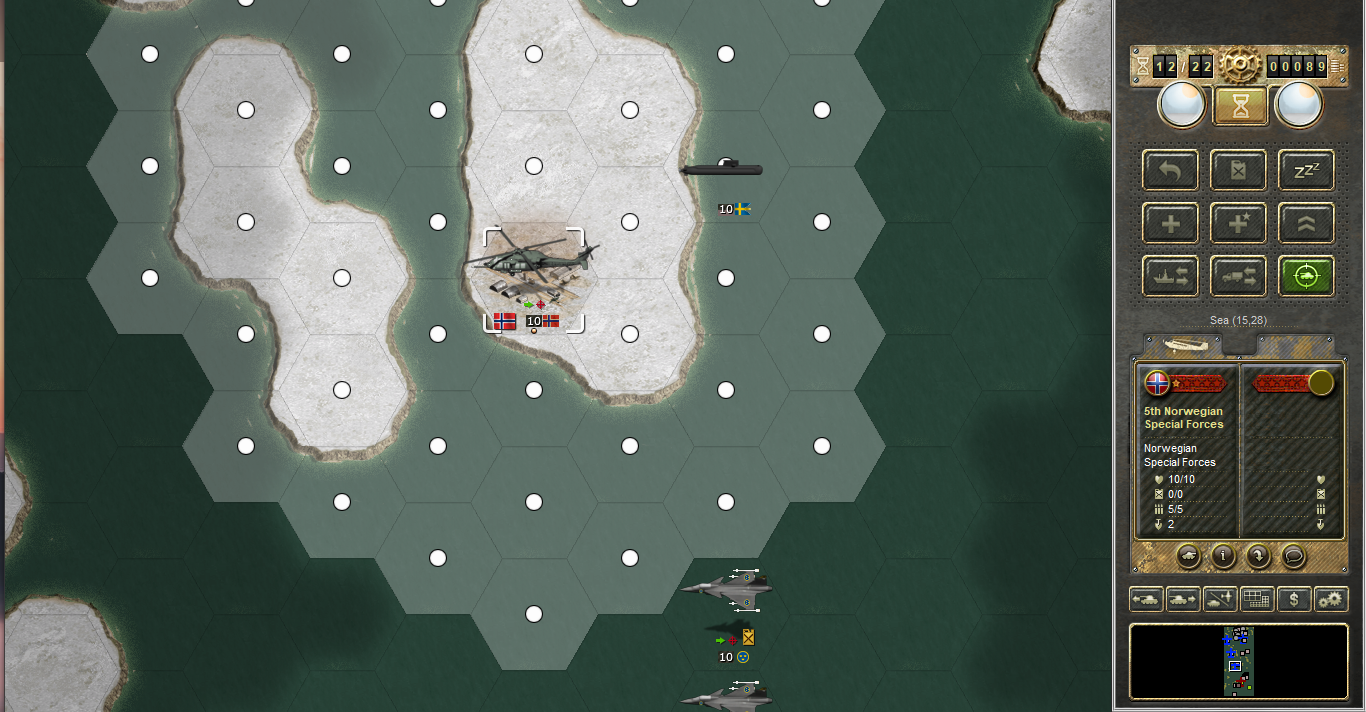Image resolution: width=1366 pixels, height=712 pixels.
Task: Mount or dismount using the truck button
Action: [1238, 276]
